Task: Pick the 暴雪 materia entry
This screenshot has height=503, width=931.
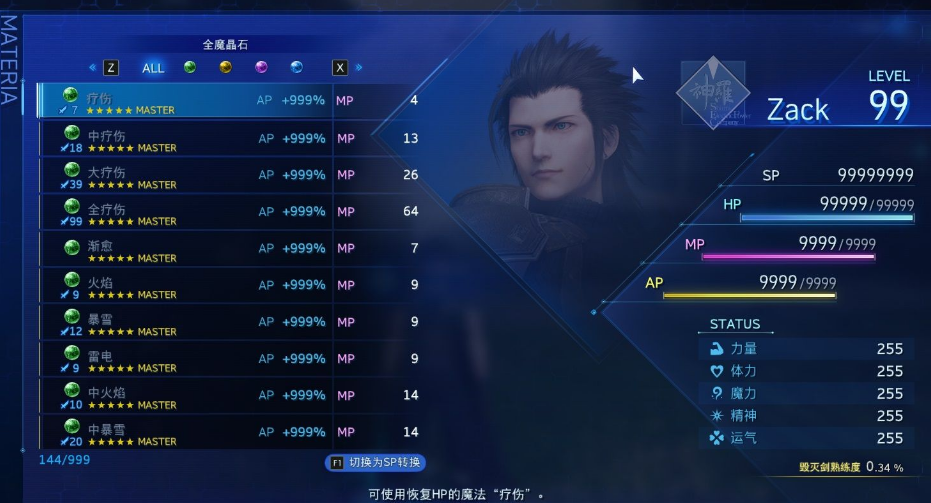Action: click(x=230, y=322)
